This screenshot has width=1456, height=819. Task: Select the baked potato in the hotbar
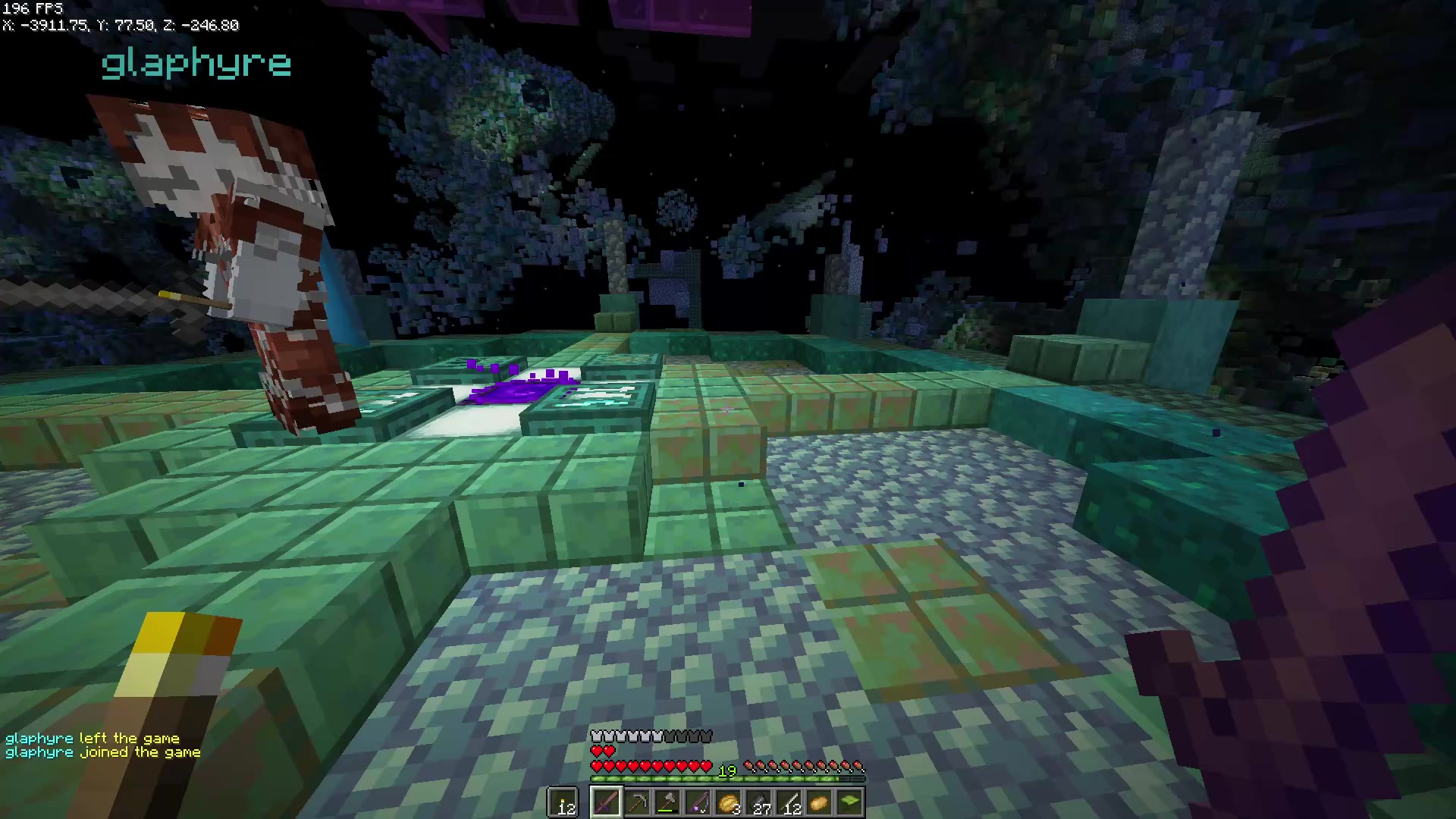pos(820,802)
